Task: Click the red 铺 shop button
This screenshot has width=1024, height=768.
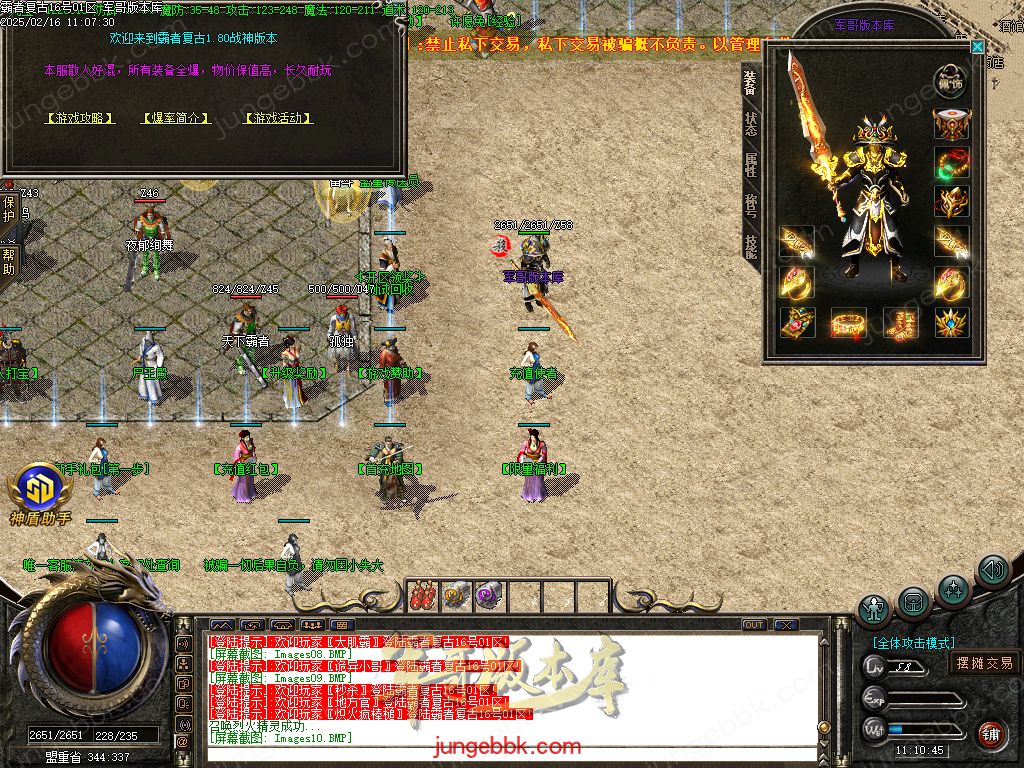Action: [x=991, y=735]
